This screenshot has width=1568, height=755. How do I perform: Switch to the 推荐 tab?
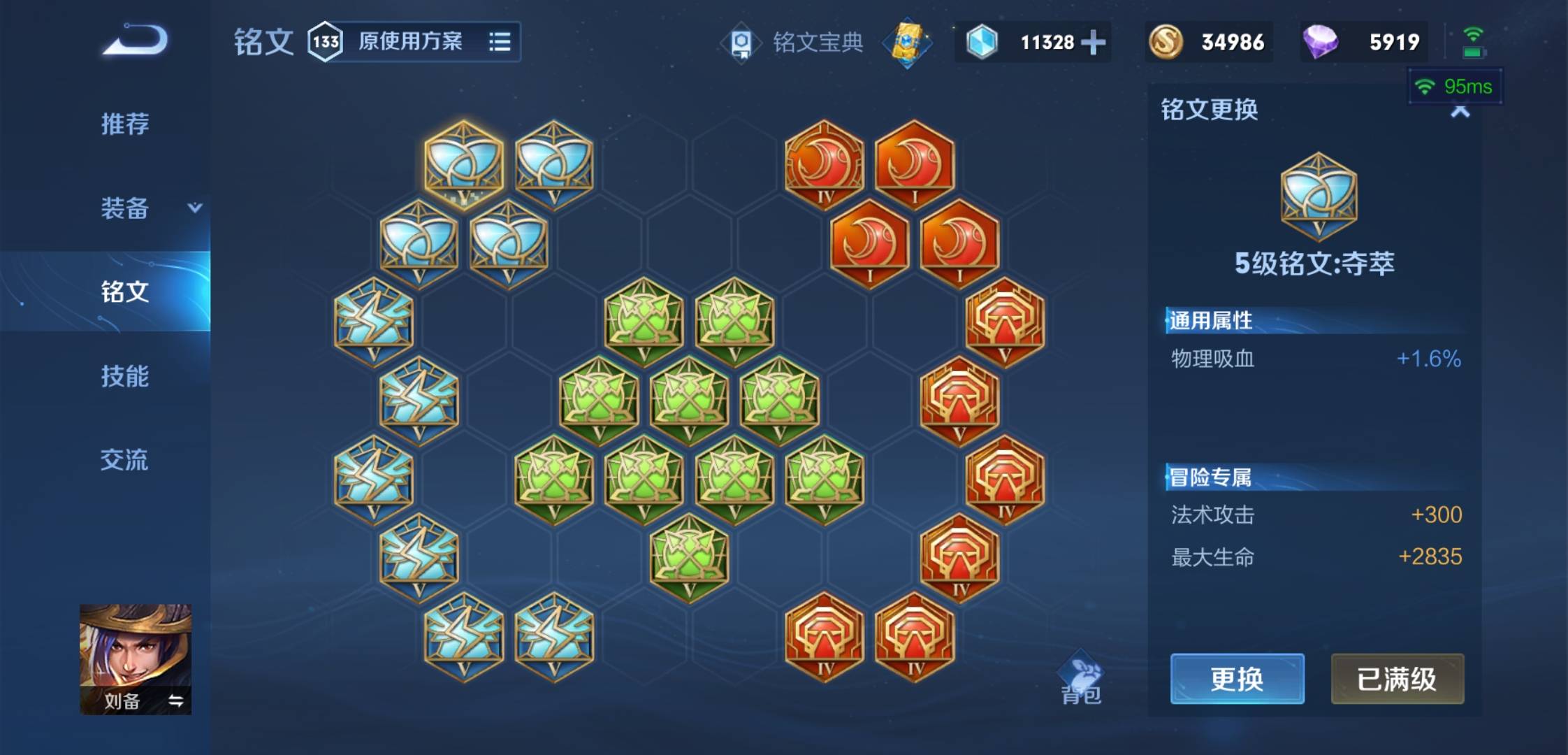point(126,124)
